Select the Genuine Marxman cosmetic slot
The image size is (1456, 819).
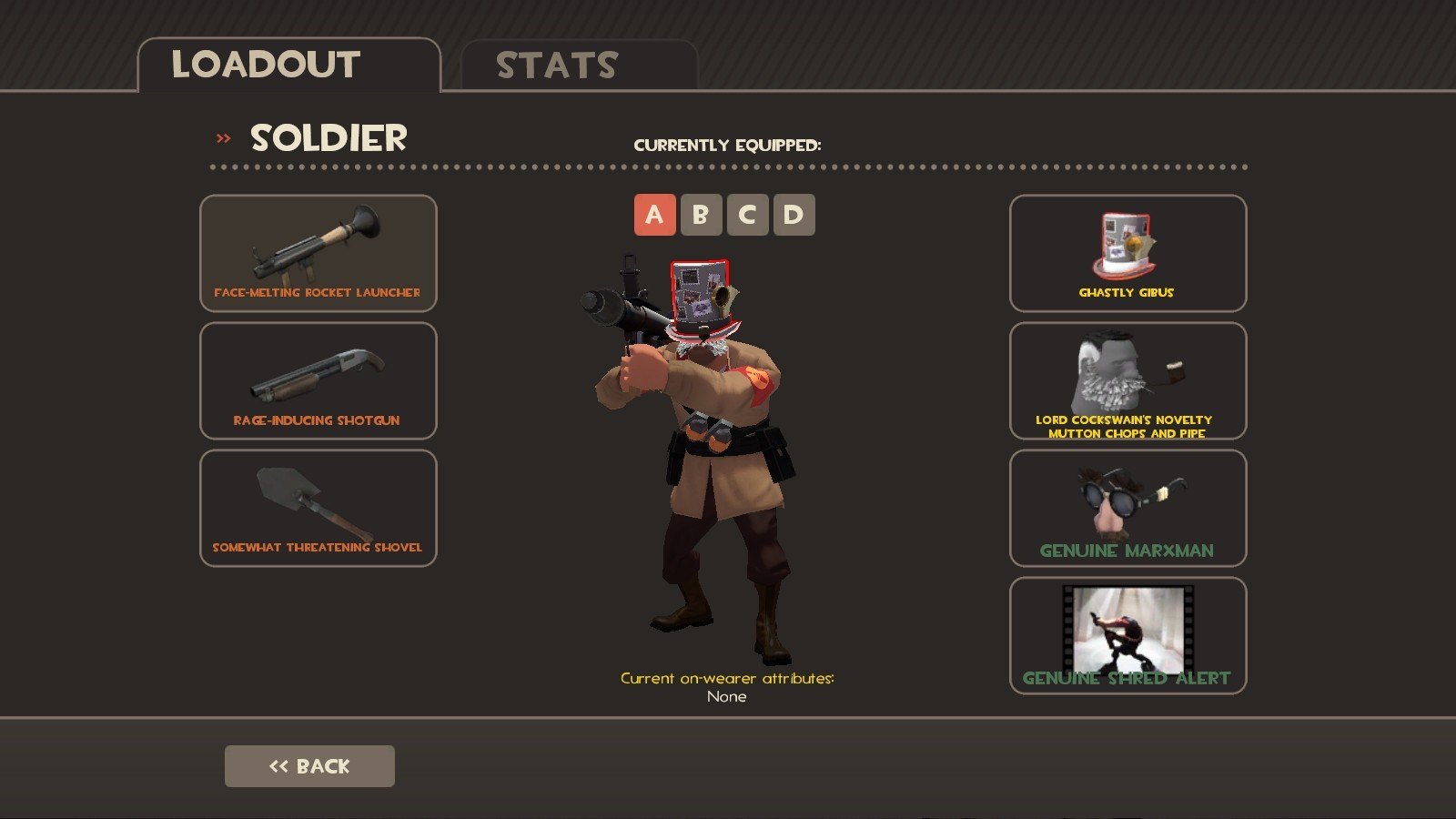click(x=1127, y=508)
